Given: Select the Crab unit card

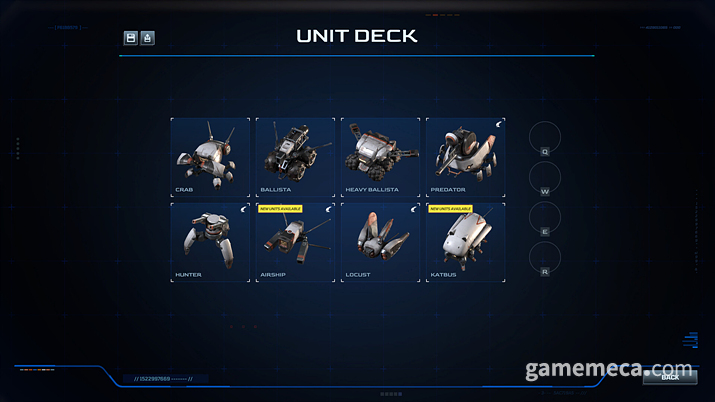Looking at the screenshot, I should (x=210, y=155).
